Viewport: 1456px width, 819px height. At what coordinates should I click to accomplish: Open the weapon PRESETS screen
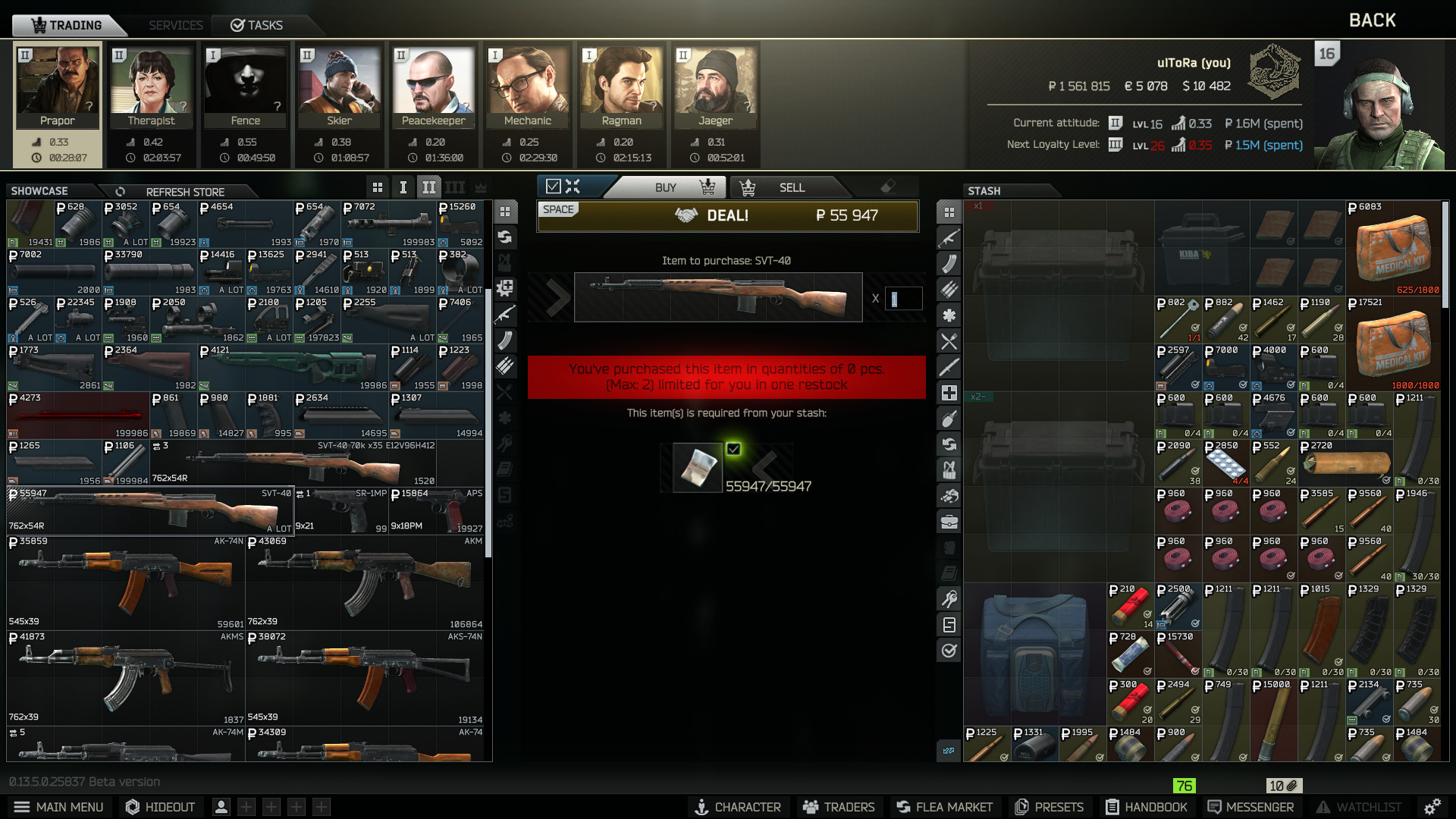(x=1050, y=807)
